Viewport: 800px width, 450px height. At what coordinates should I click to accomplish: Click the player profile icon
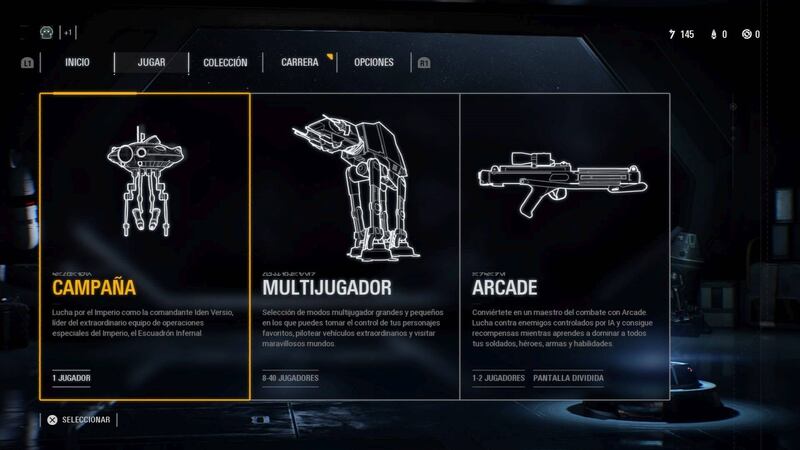click(46, 32)
